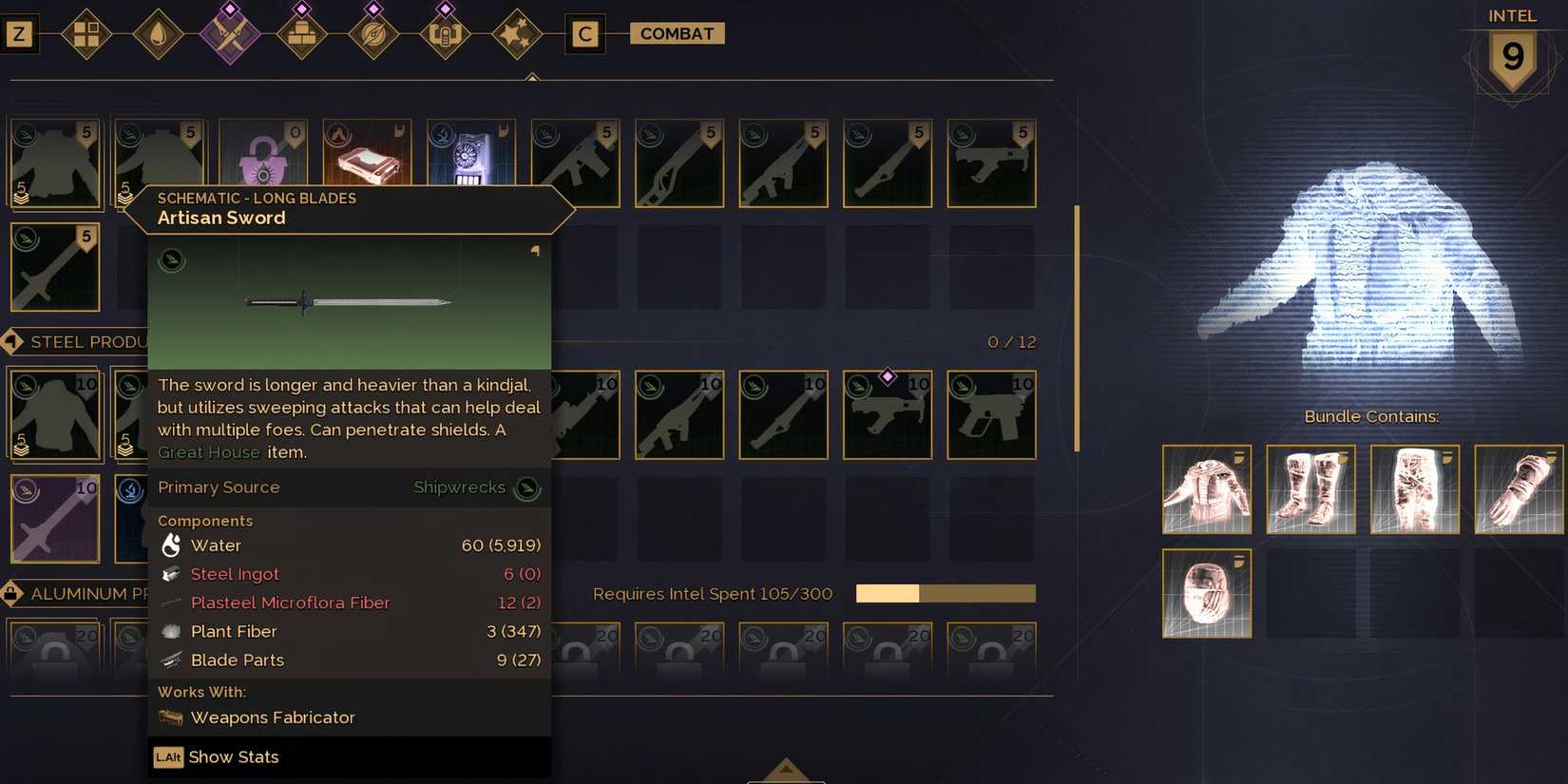Select the vehicle utility category icon

point(445,33)
